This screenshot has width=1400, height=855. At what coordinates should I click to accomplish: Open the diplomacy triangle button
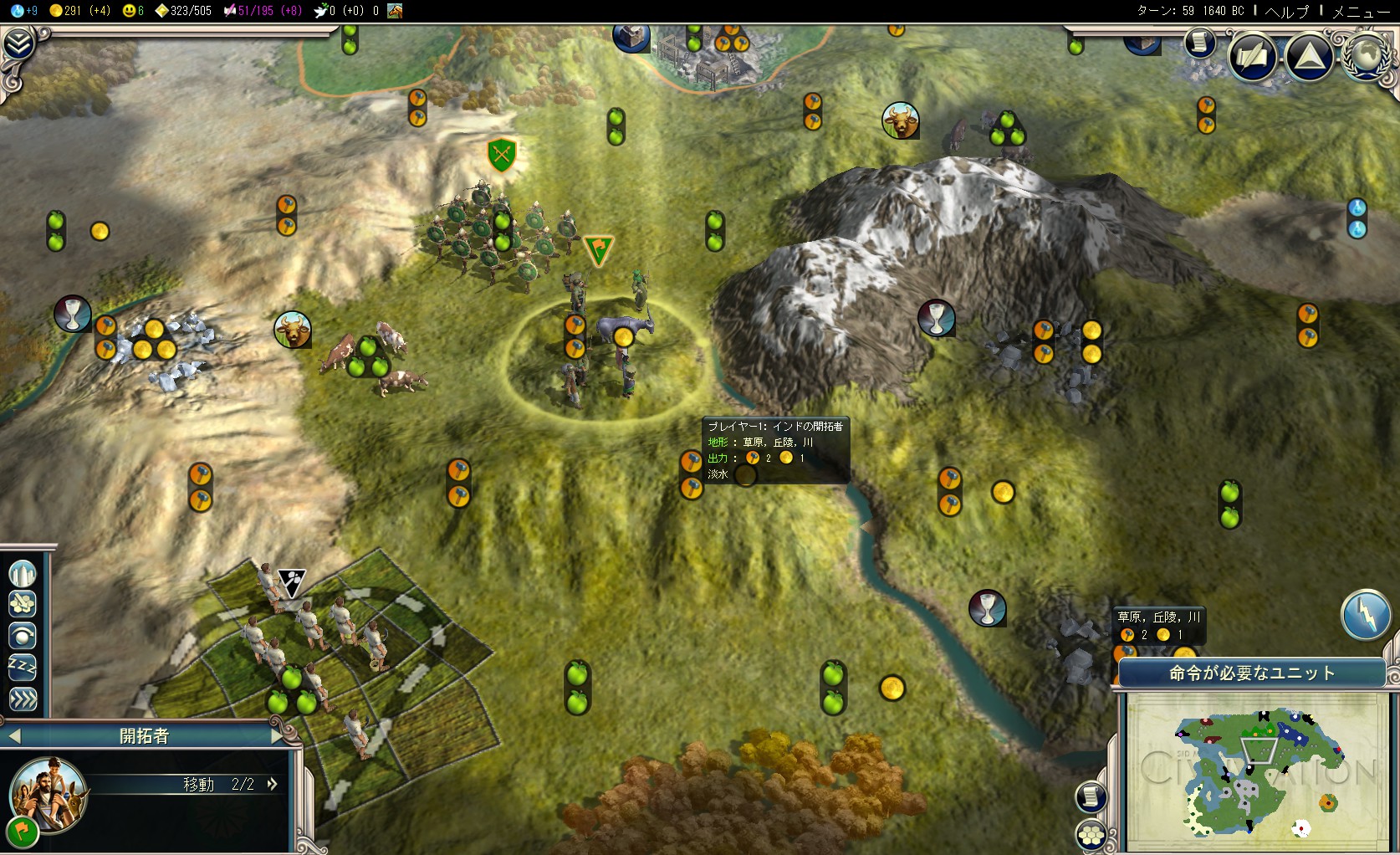[x=1309, y=56]
